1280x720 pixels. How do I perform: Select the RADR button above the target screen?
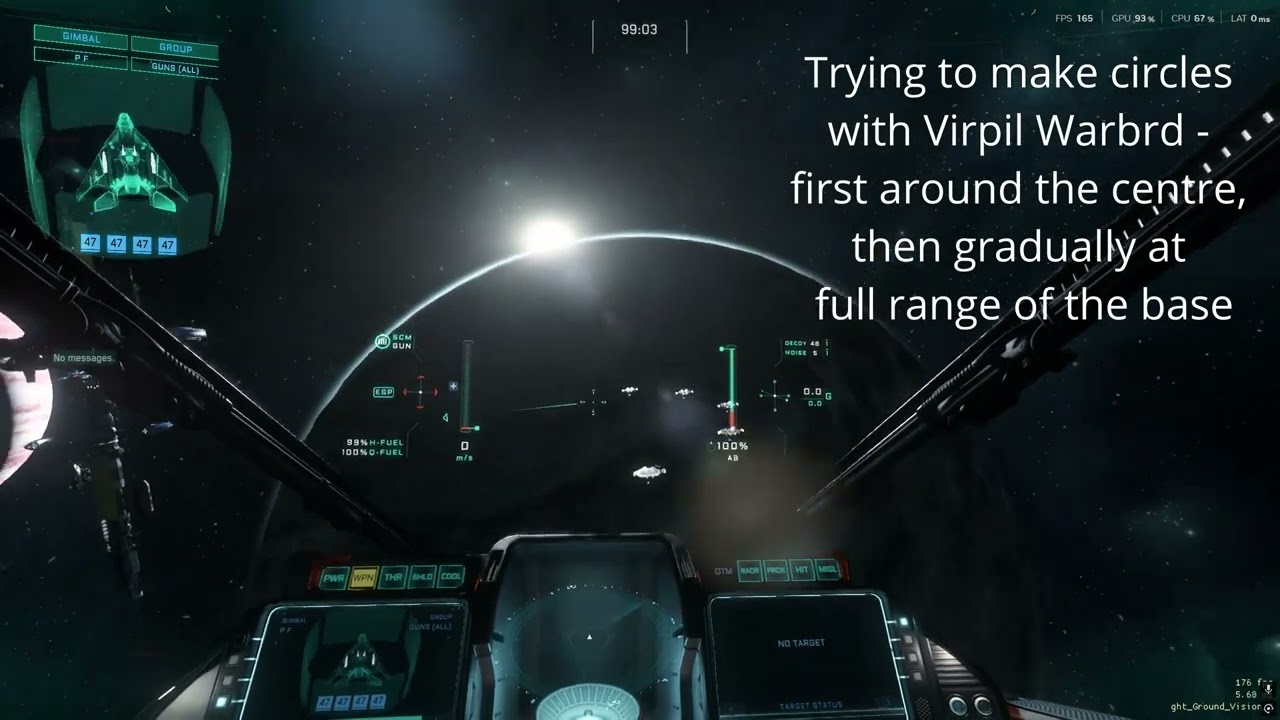pyautogui.click(x=750, y=571)
